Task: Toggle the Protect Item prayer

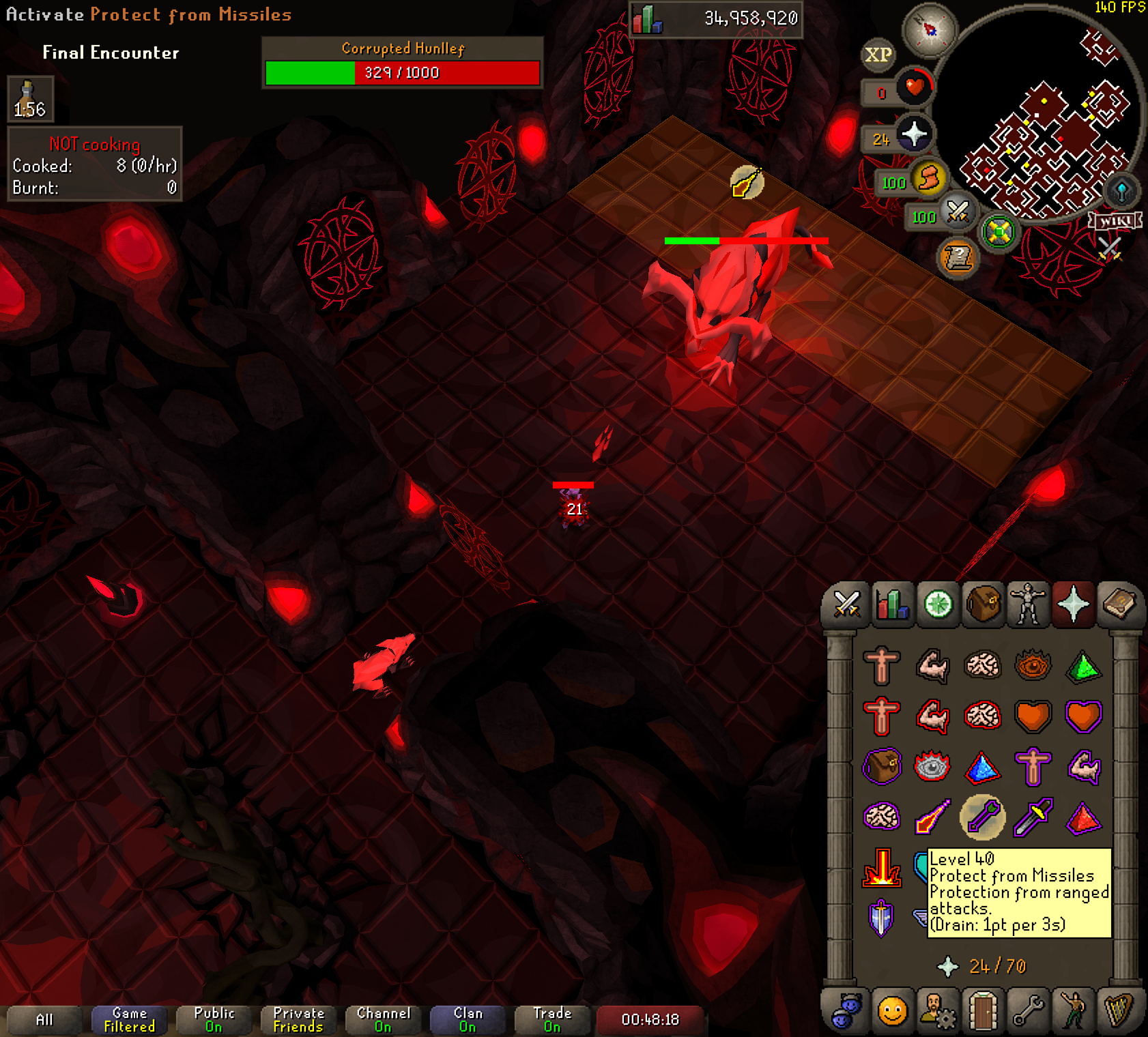Action: [881, 766]
